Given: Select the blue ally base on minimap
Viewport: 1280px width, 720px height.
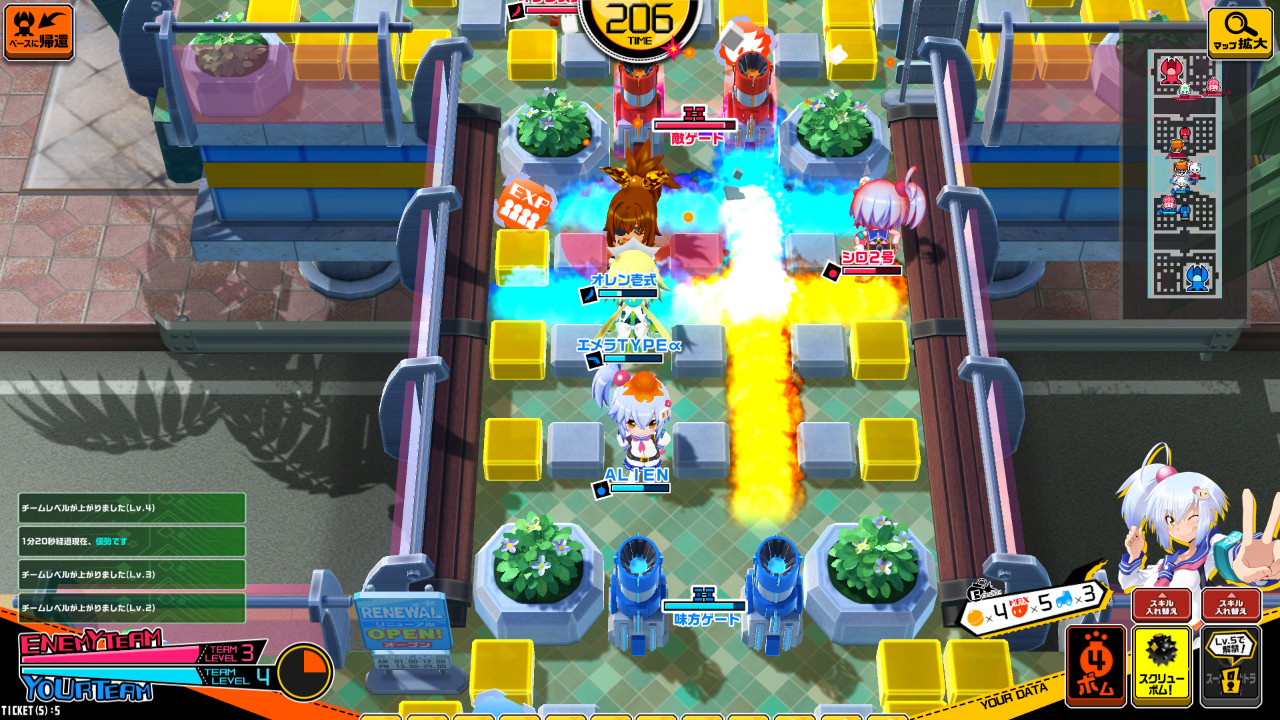Looking at the screenshot, I should pyautogui.click(x=1195, y=277).
